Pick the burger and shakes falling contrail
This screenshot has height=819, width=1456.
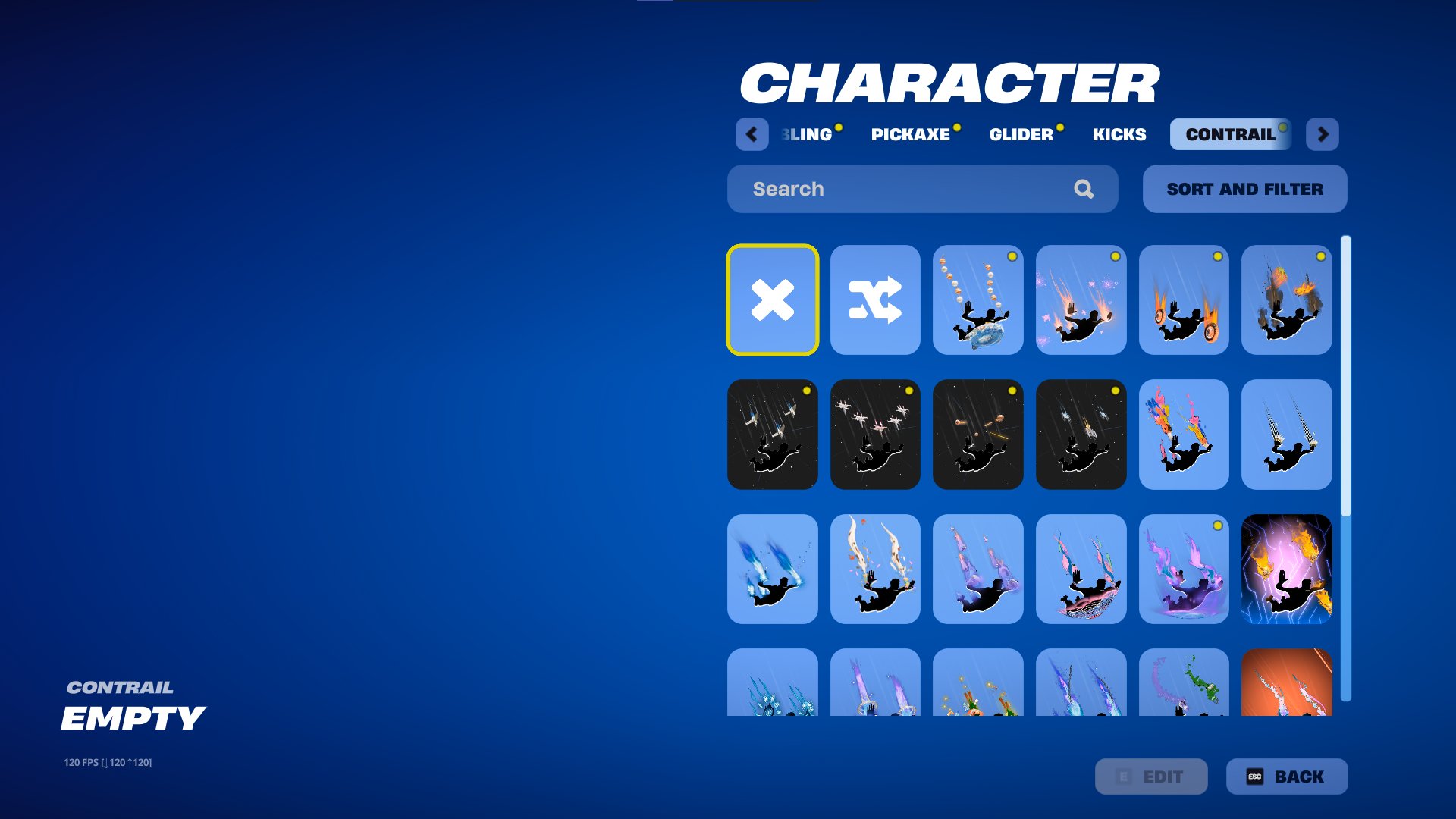point(978,300)
